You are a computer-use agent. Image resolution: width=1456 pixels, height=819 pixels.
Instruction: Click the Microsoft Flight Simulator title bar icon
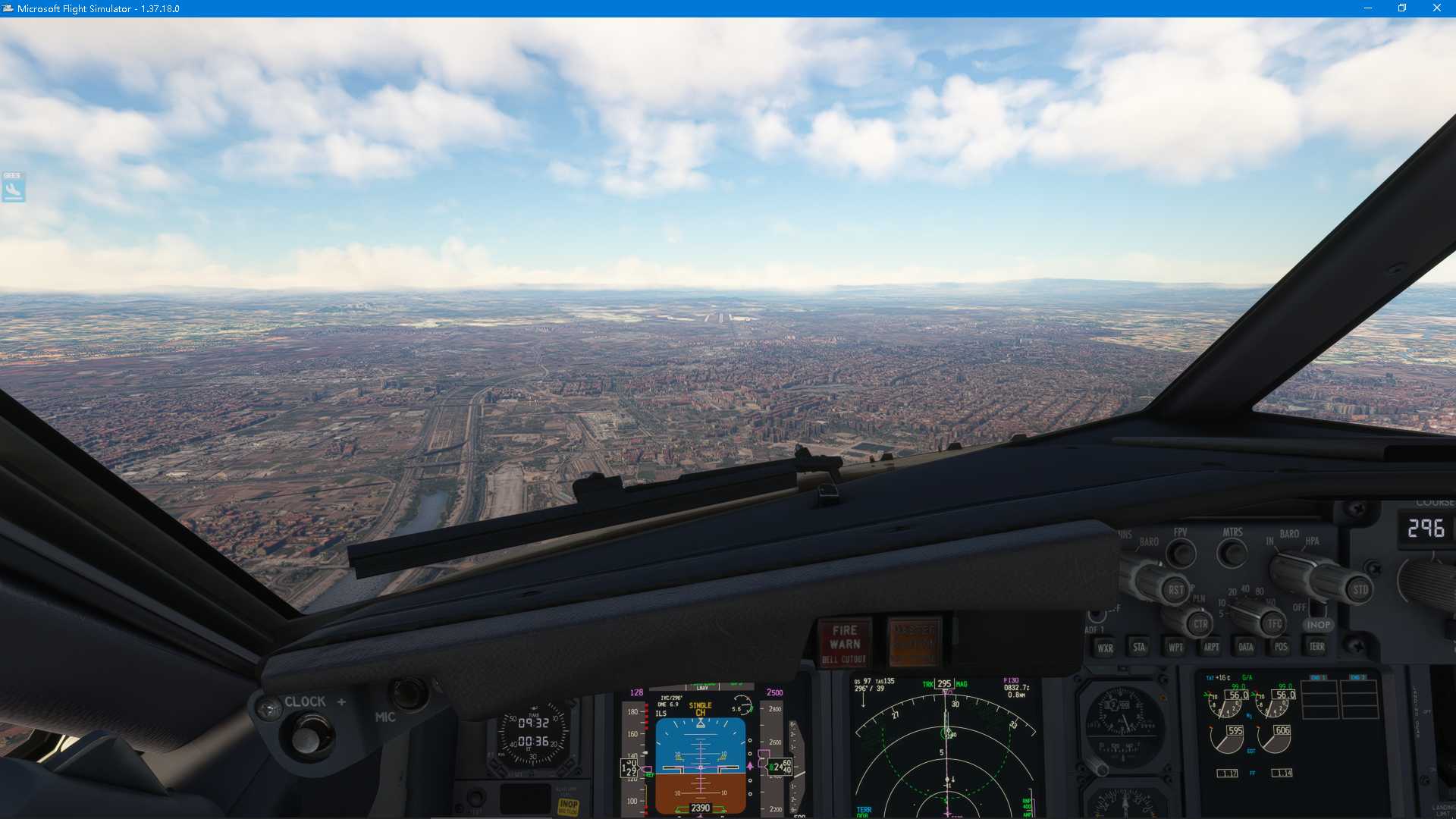pos(8,8)
